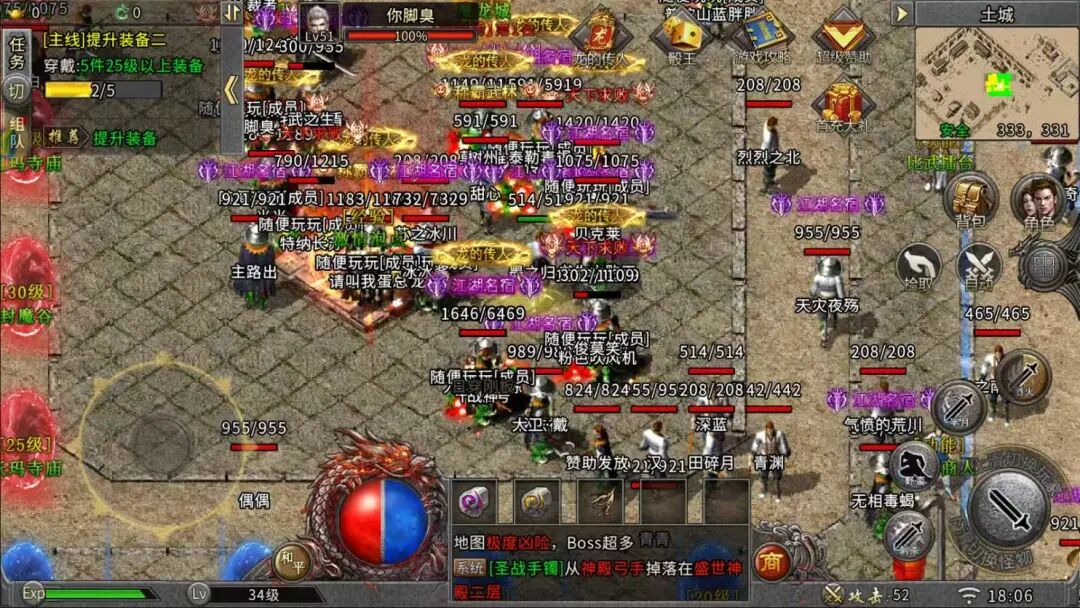The height and width of the screenshot is (608, 1080).
Task: Switch to the 组队 team tab
Action: point(17,134)
